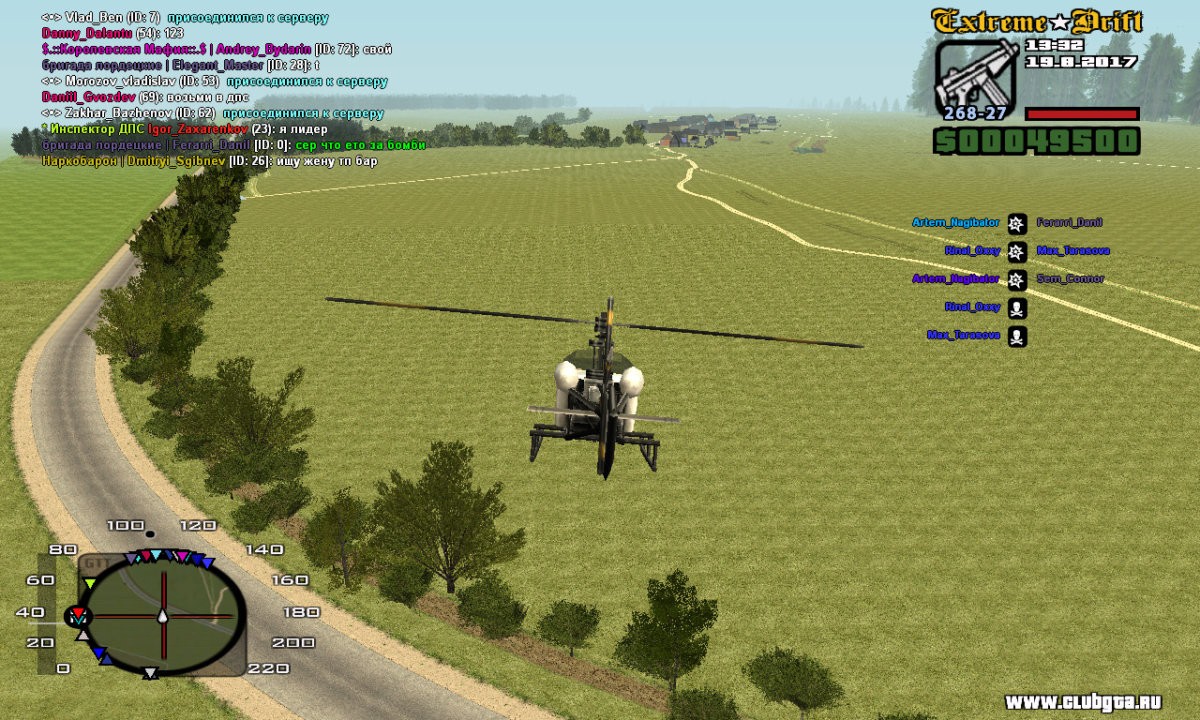
Task: Click the circular radar minimap
Action: [x=162, y=614]
